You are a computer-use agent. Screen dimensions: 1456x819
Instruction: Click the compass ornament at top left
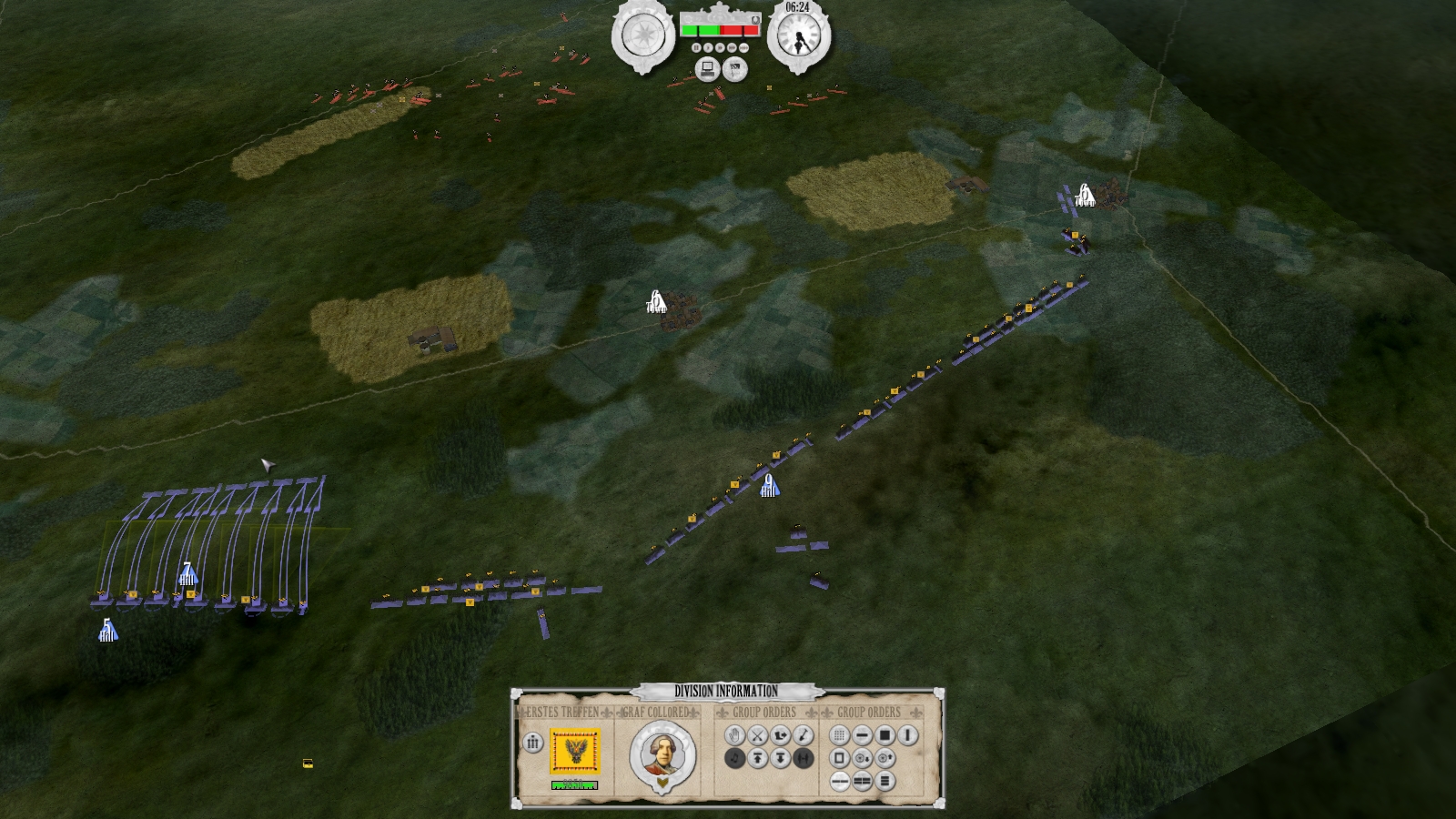click(642, 33)
